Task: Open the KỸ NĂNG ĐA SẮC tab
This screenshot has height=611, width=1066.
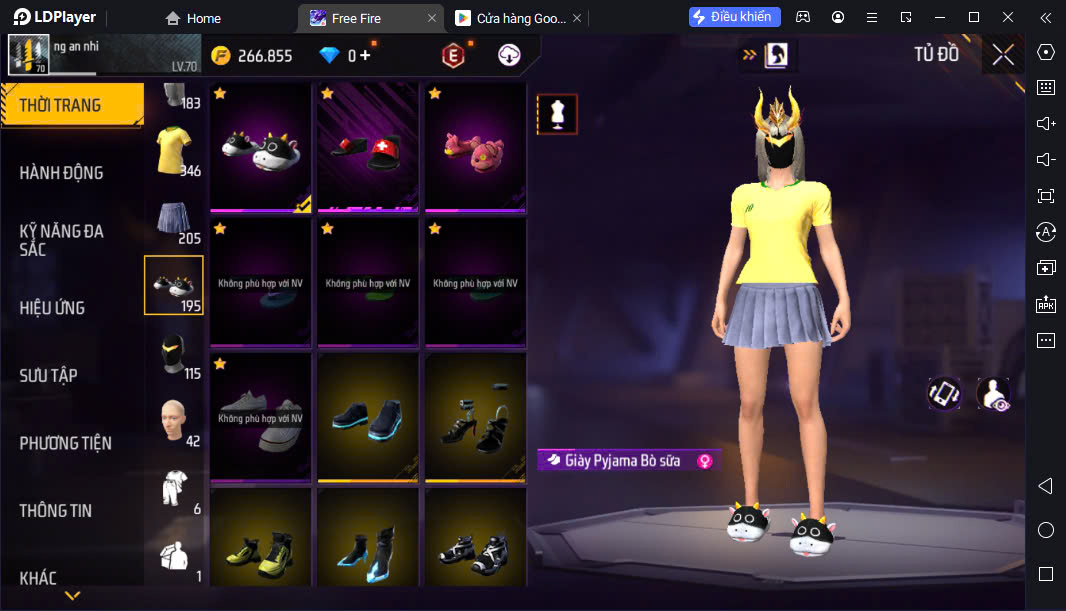Action: [x=62, y=240]
